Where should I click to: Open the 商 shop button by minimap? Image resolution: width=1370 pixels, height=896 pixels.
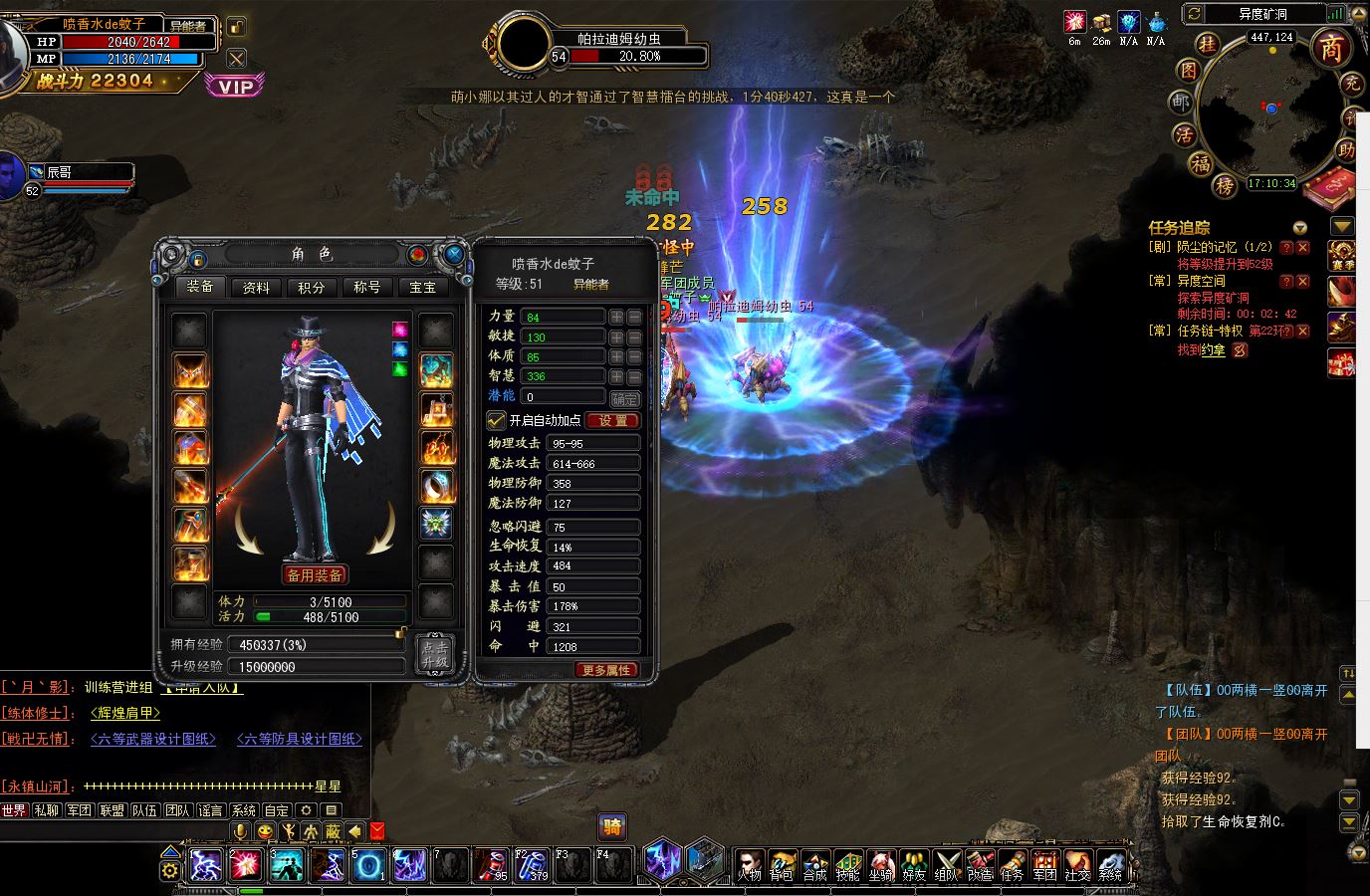1331,47
